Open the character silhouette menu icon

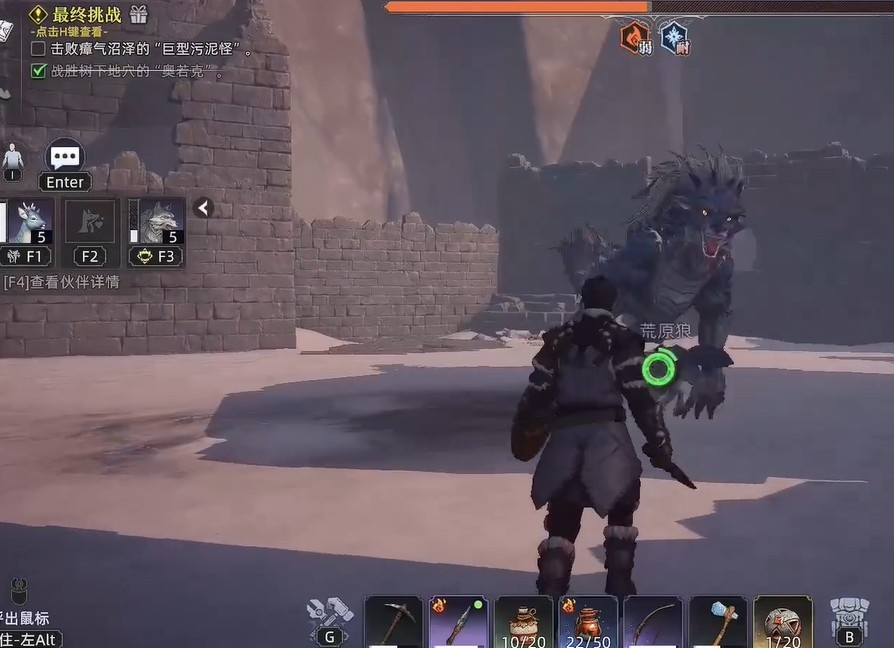[x=12, y=158]
